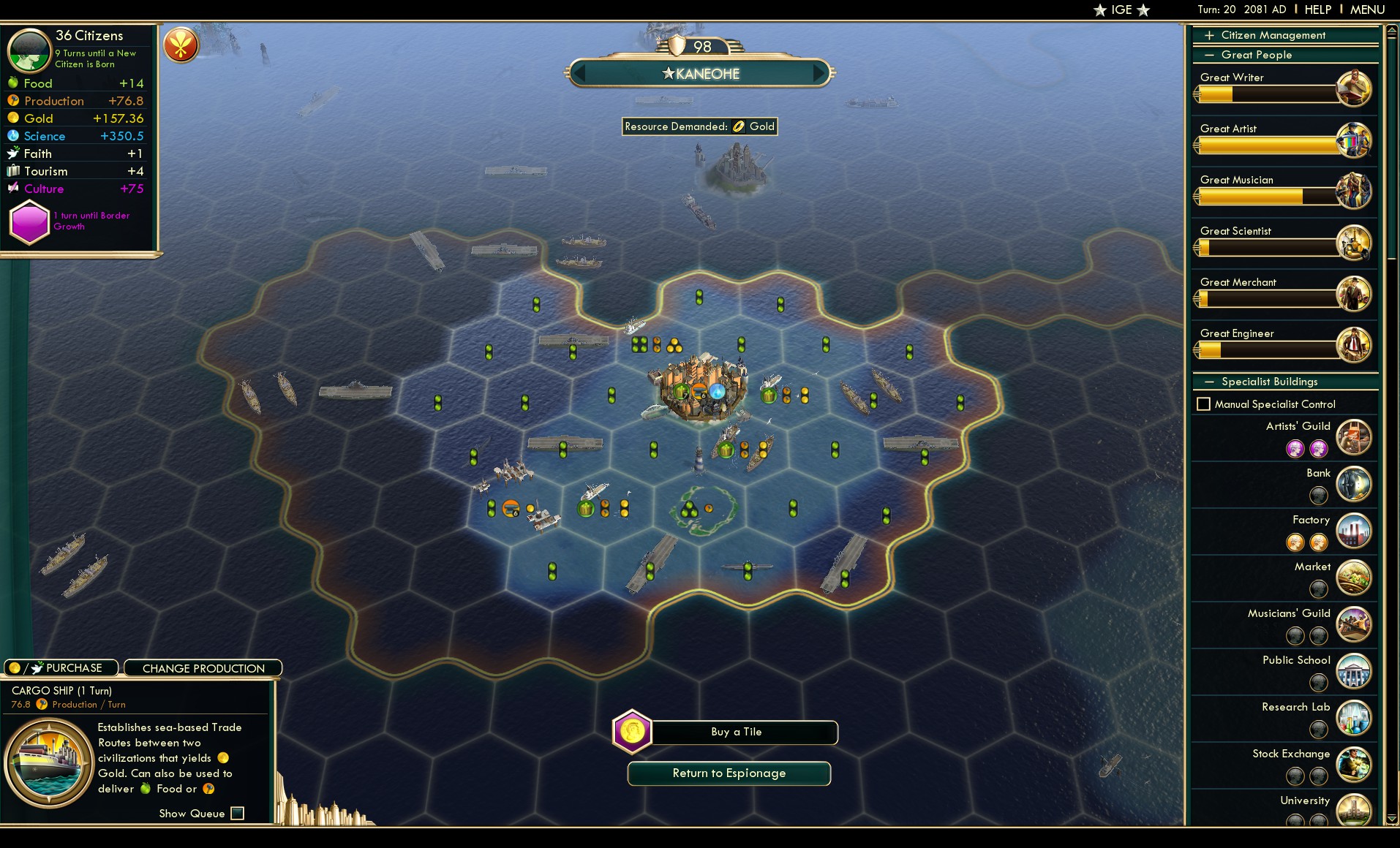Click the Great Scientist portrait icon
Viewport: 1400px width, 848px height.
click(x=1354, y=241)
